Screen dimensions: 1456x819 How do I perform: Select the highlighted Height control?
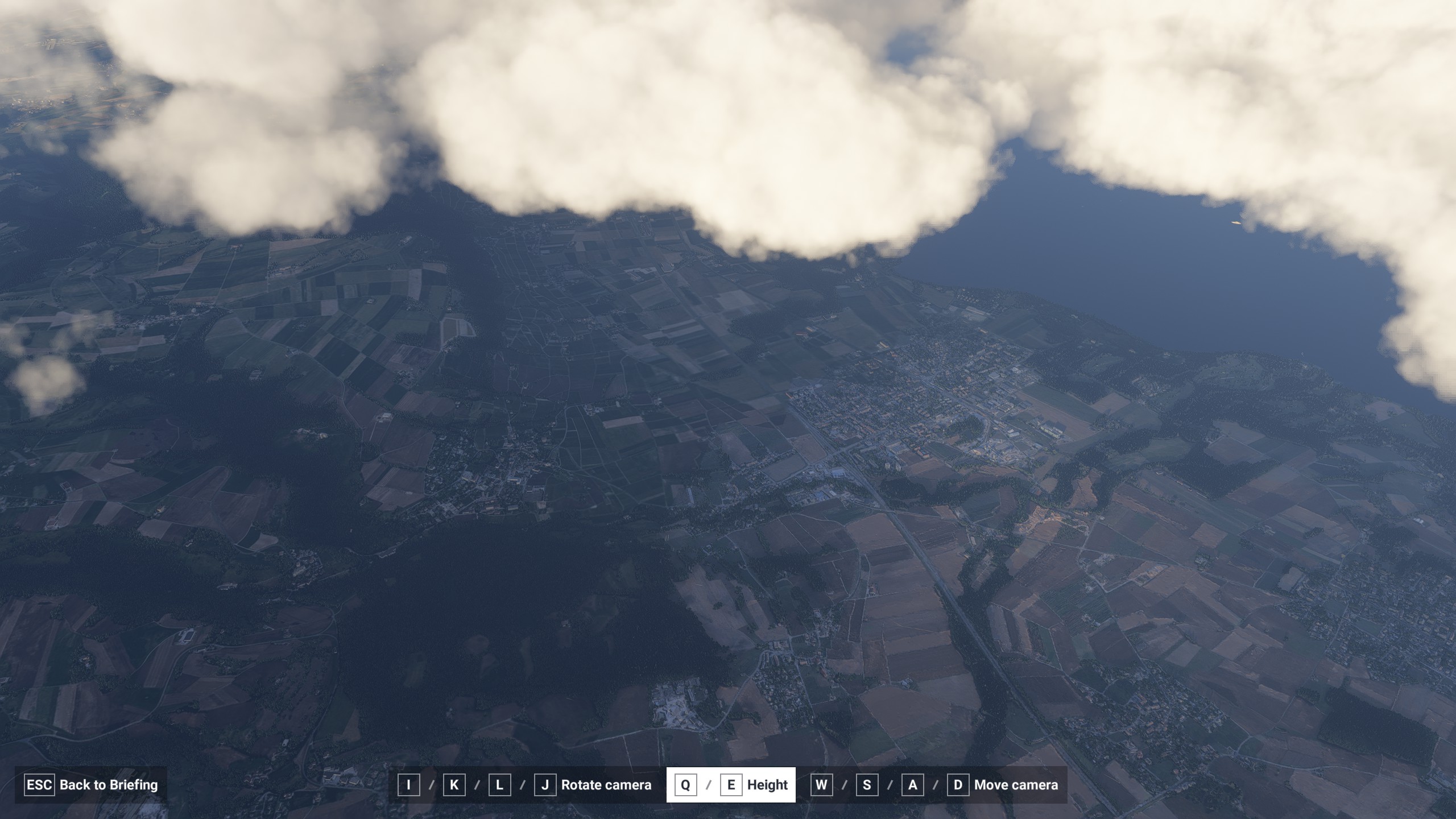[x=731, y=785]
